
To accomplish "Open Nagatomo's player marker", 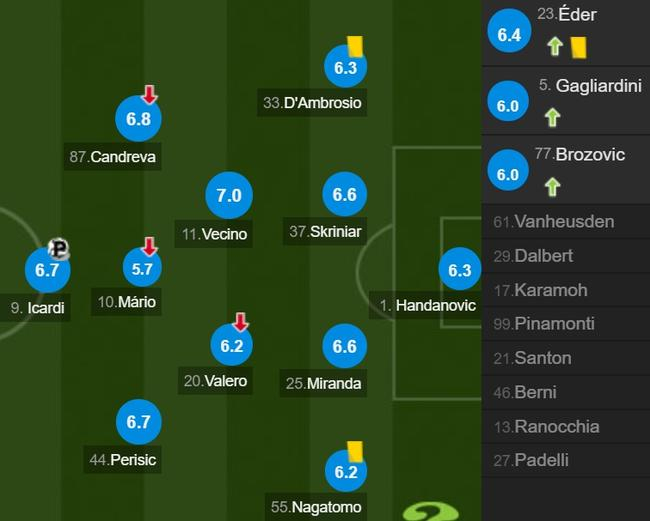I will (x=345, y=472).
